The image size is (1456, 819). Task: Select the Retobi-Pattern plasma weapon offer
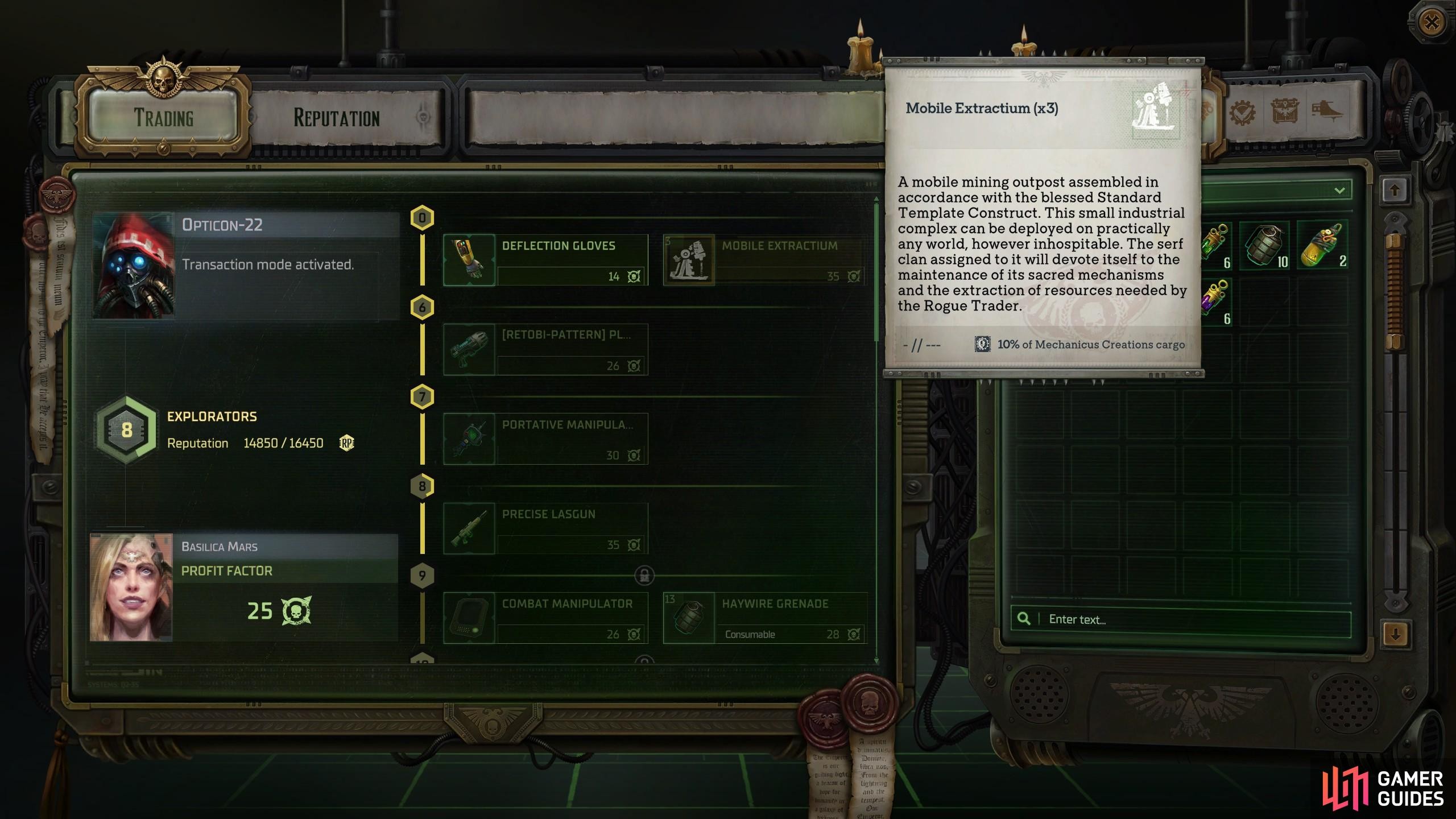coord(545,349)
